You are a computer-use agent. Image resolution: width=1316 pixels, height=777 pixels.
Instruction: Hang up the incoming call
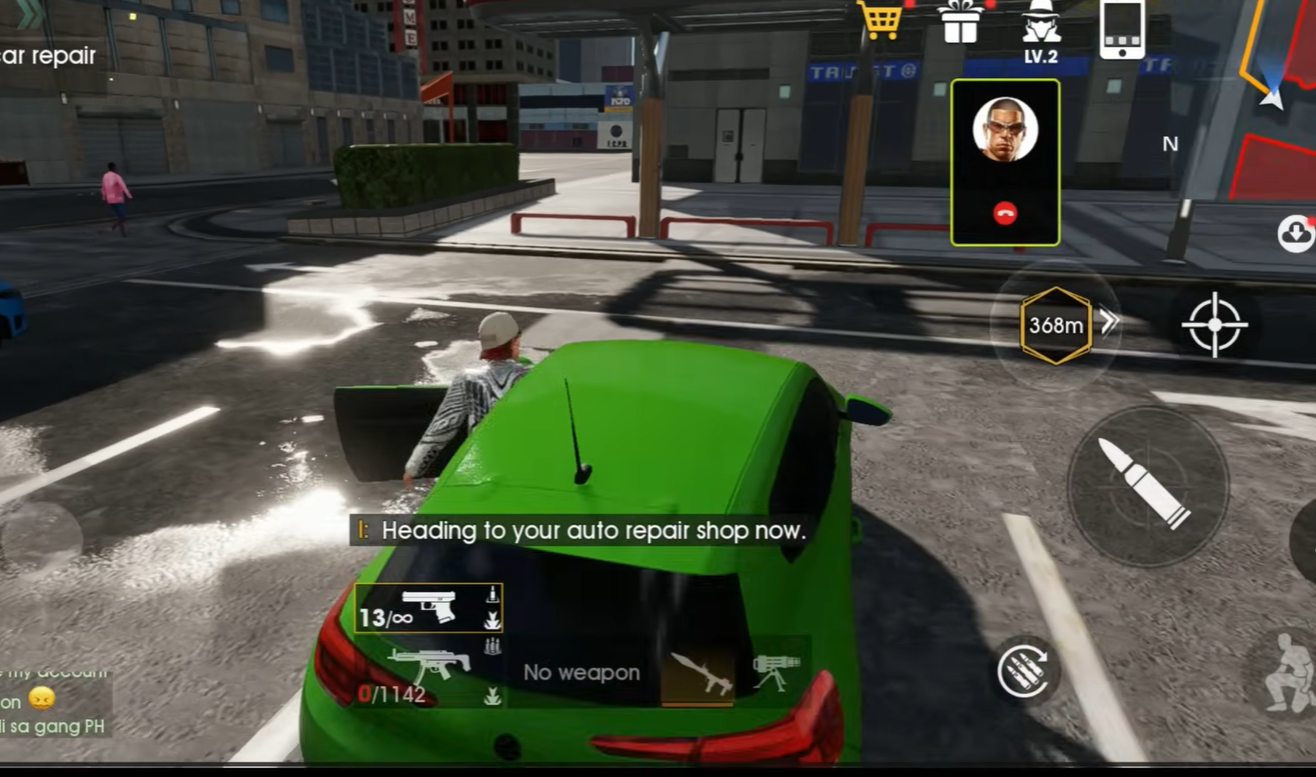[x=1005, y=213]
